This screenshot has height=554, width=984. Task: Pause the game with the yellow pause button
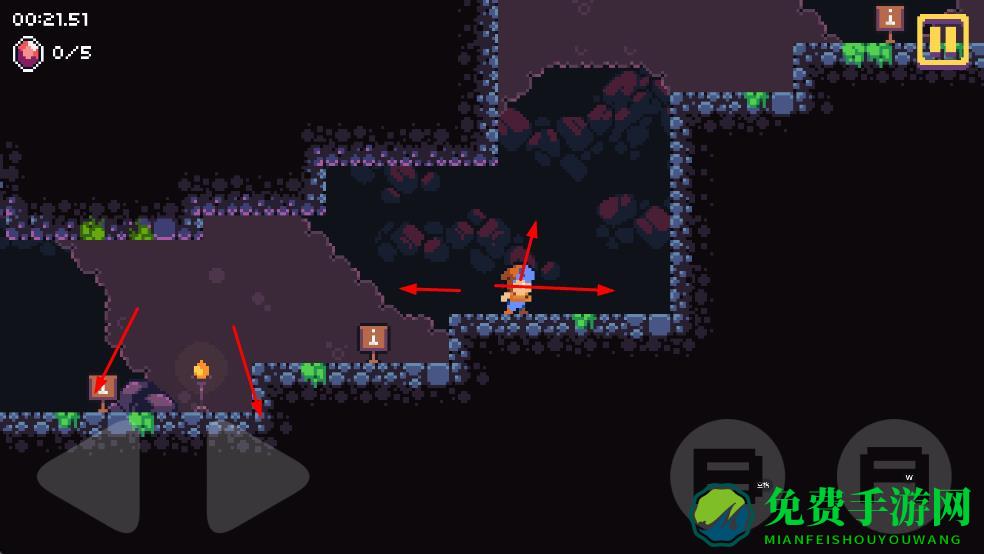coord(942,40)
